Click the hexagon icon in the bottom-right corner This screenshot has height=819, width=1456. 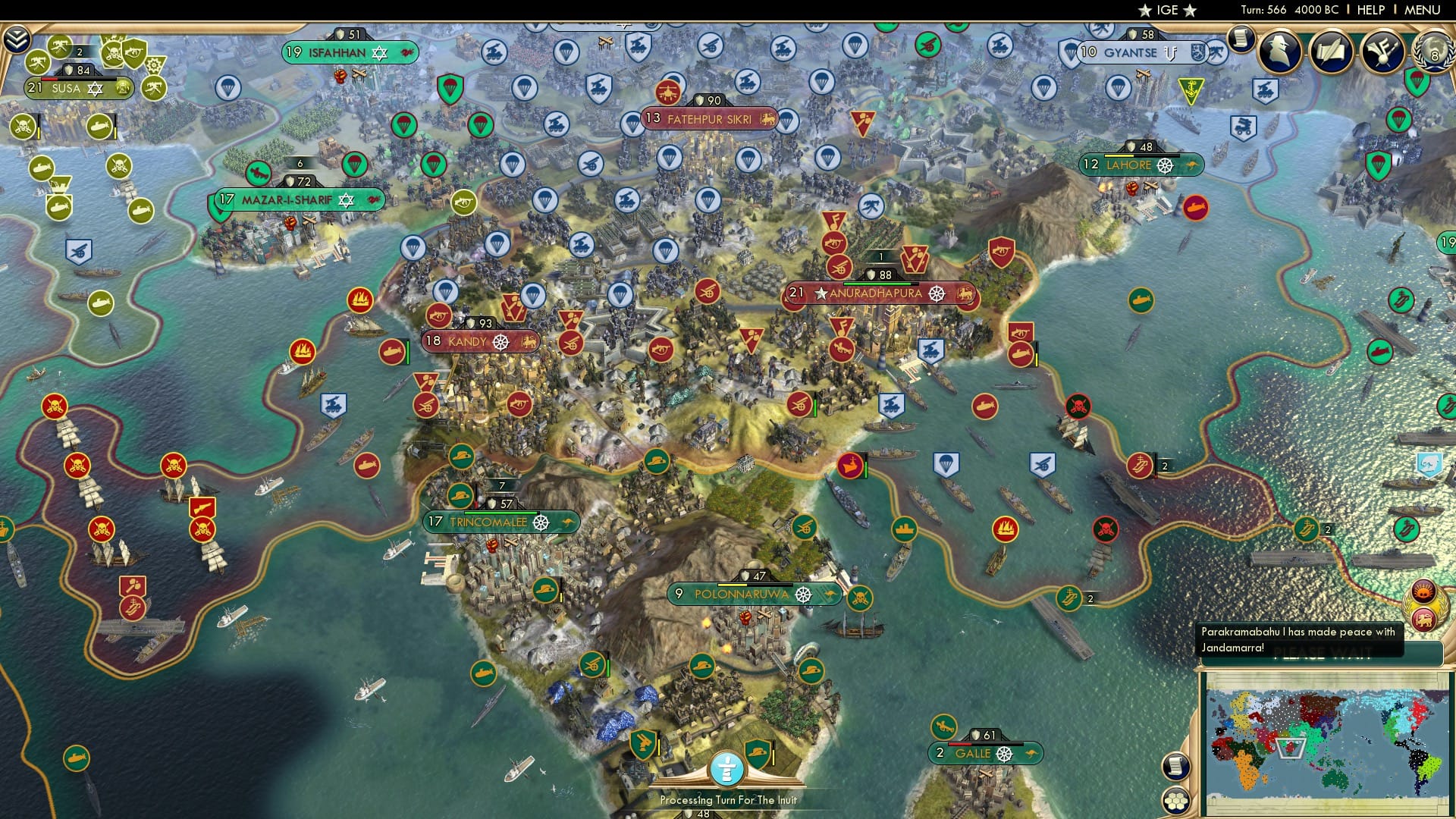click(1177, 802)
